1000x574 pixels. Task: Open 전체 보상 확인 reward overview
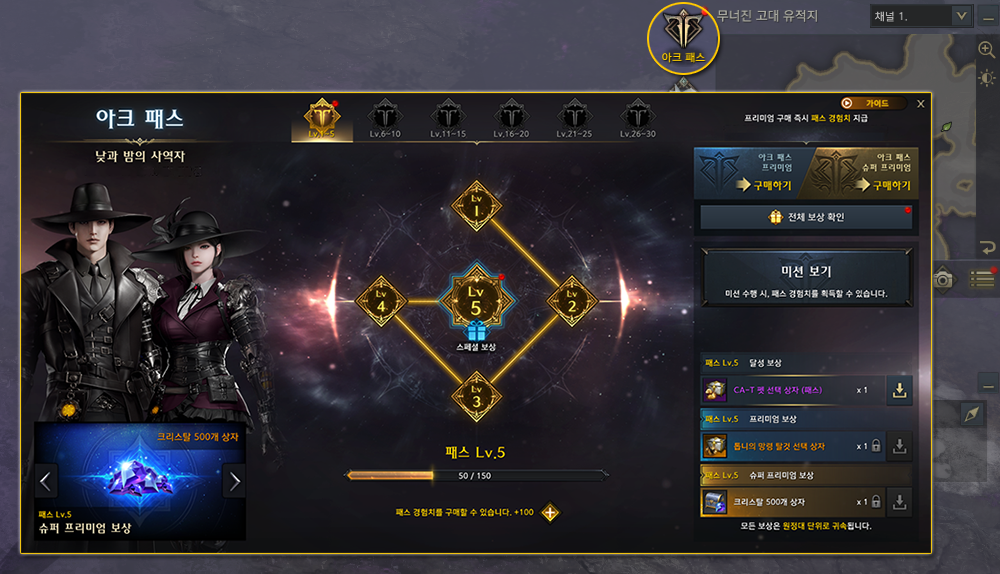pos(805,217)
